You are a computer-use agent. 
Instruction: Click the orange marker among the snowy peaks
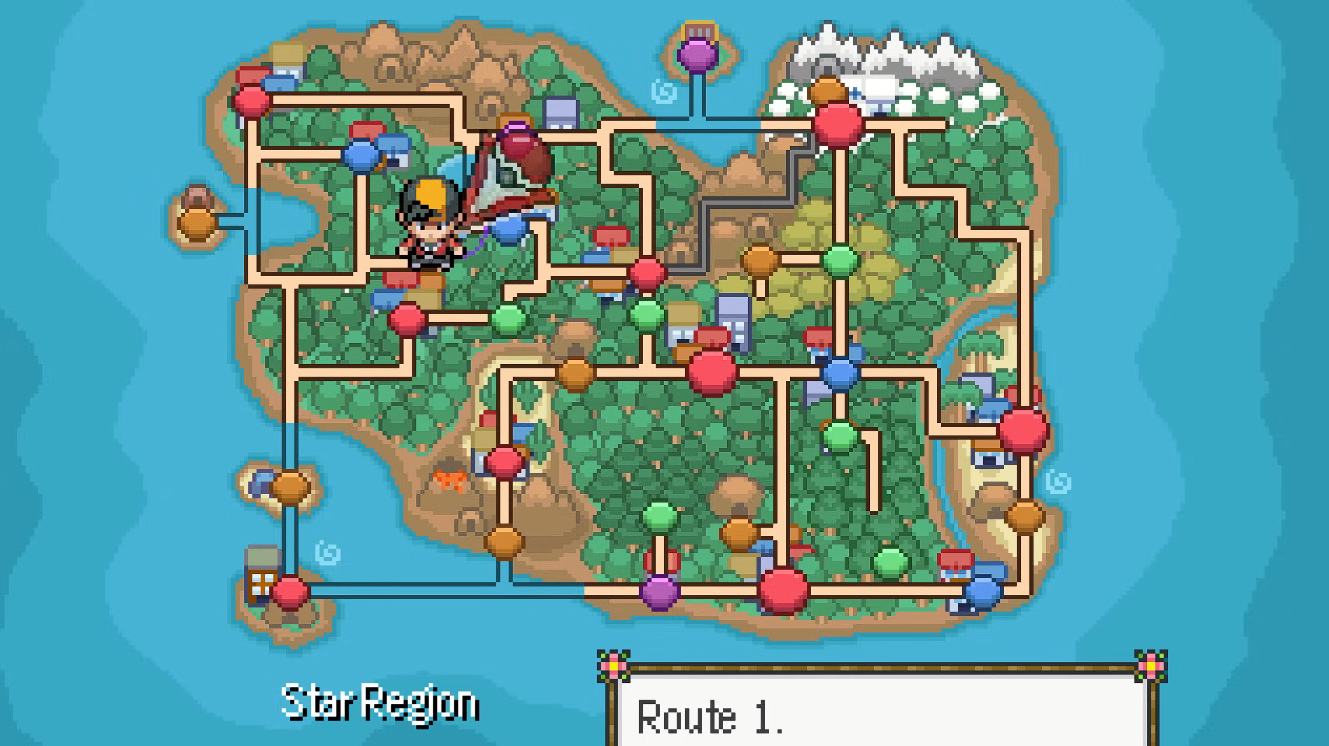click(828, 92)
